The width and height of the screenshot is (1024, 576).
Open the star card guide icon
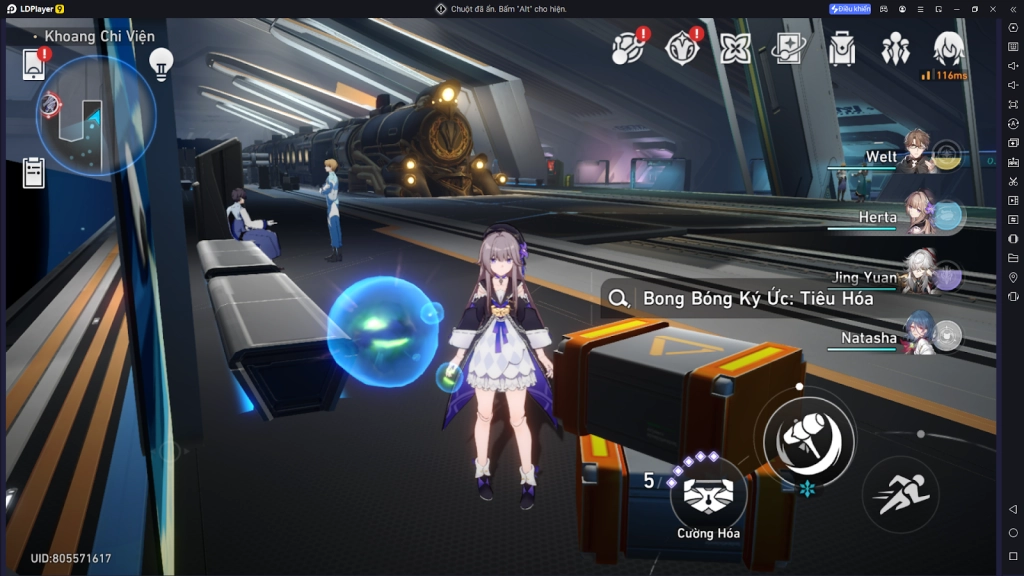789,48
